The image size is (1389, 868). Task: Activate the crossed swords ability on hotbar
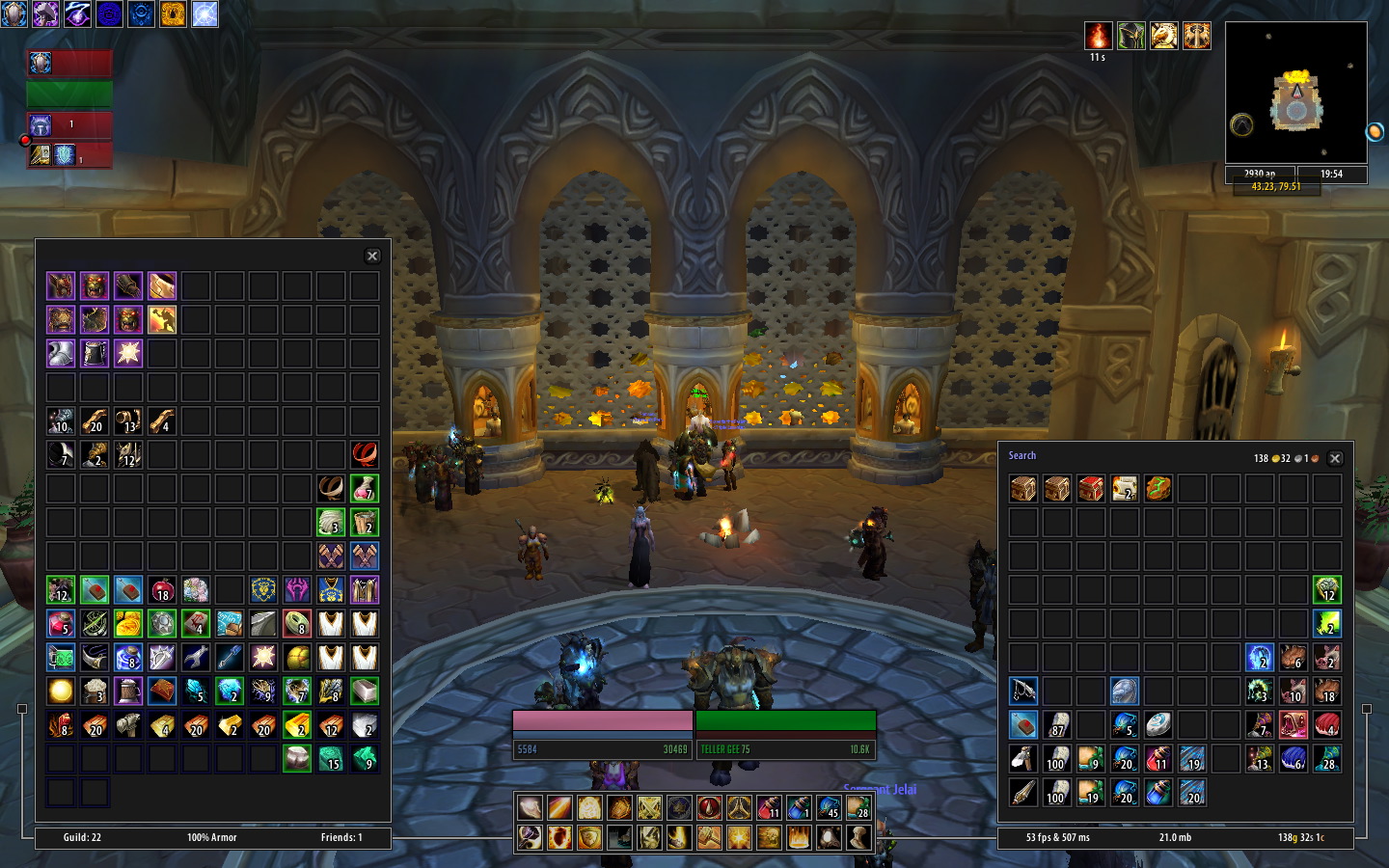(649, 807)
